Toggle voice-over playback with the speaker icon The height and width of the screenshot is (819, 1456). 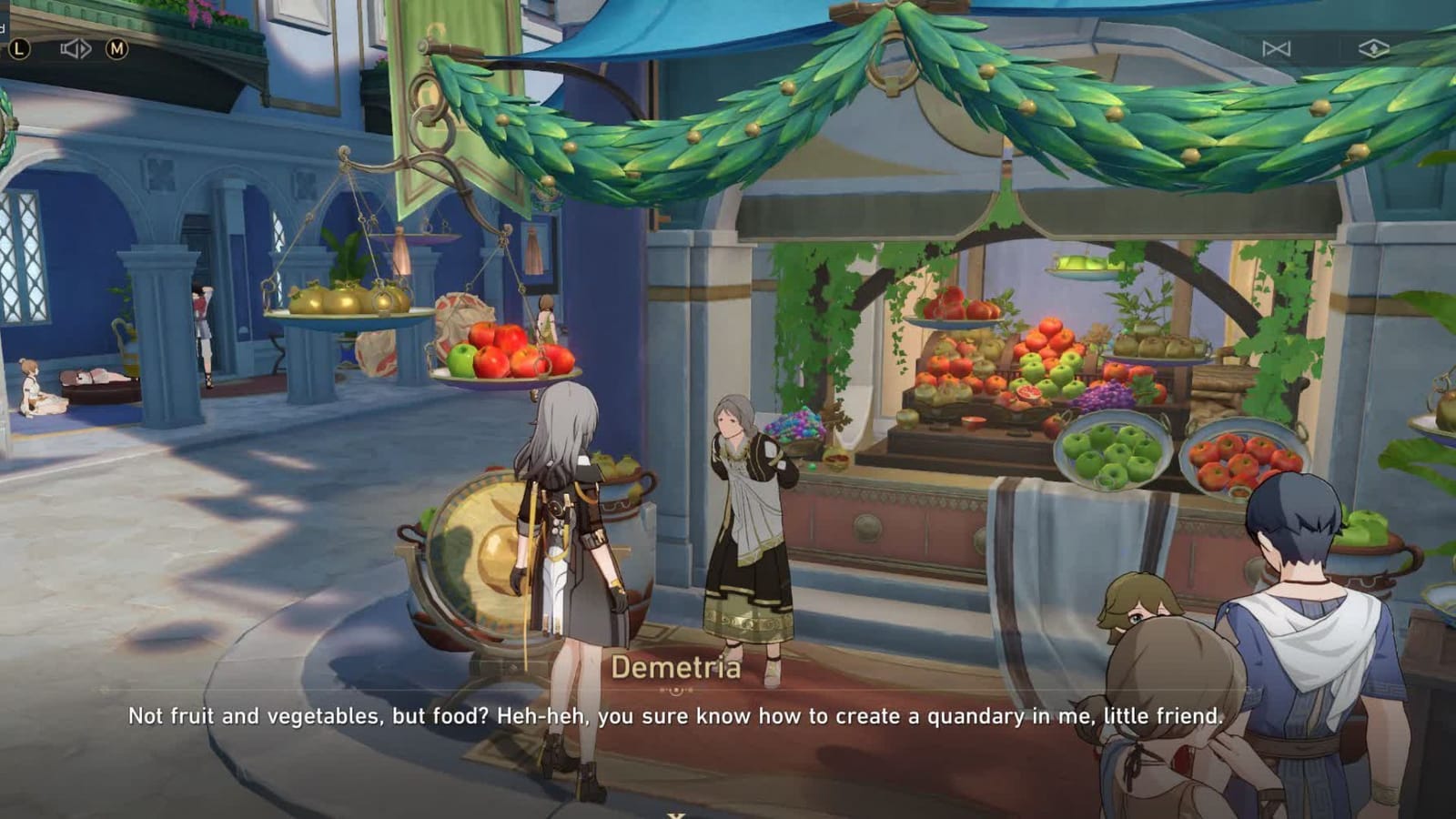76,48
